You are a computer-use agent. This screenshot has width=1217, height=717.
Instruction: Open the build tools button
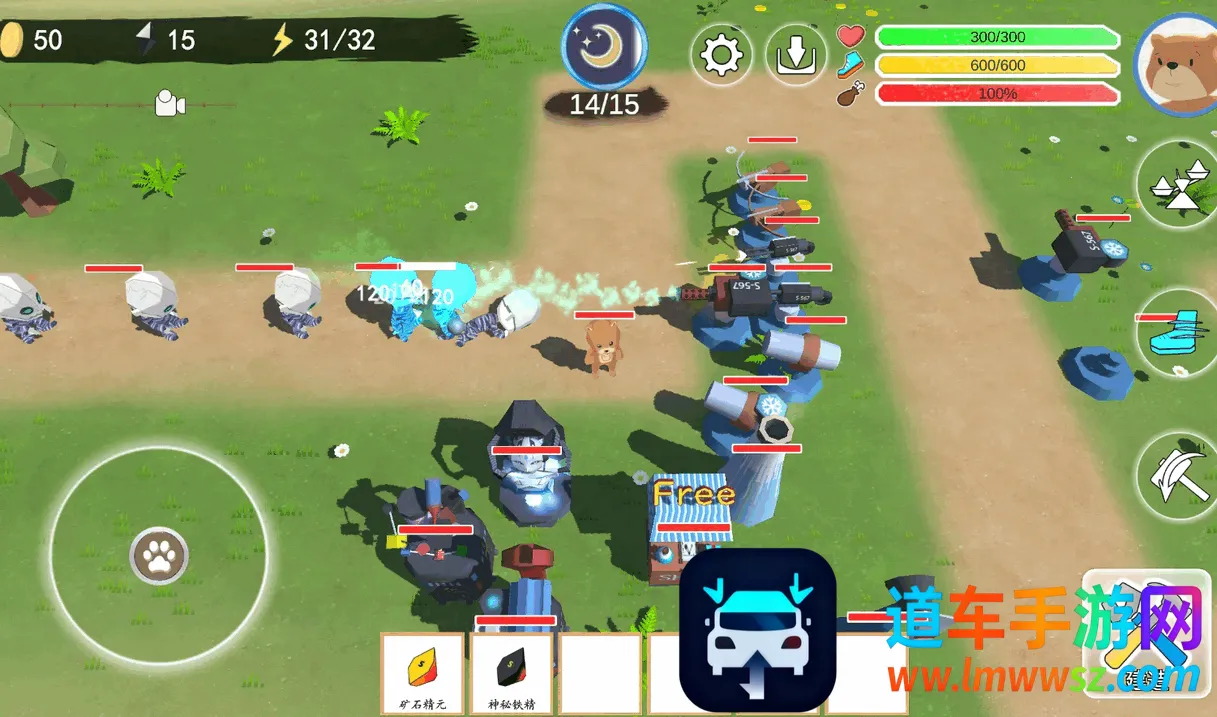[x=1146, y=632]
